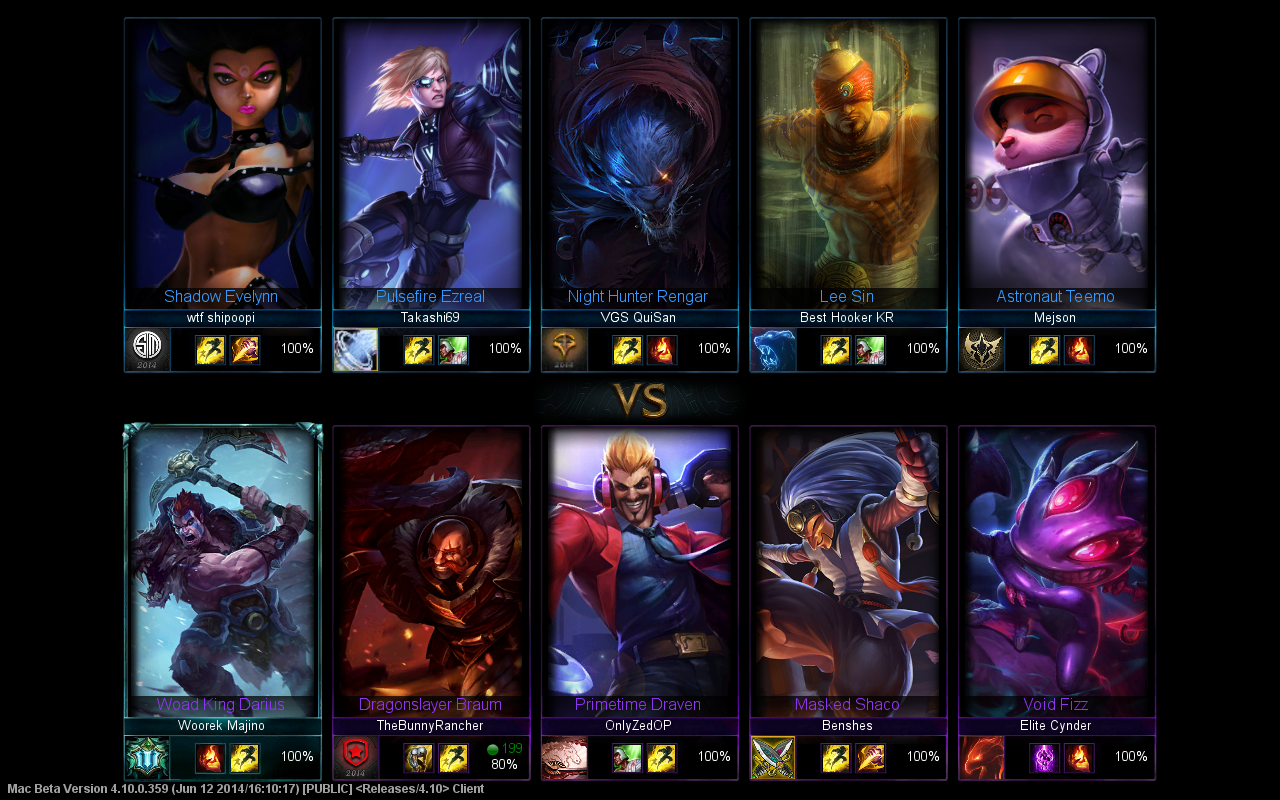Click the green 199 ping indicator
The image size is (1280, 800).
(498, 747)
